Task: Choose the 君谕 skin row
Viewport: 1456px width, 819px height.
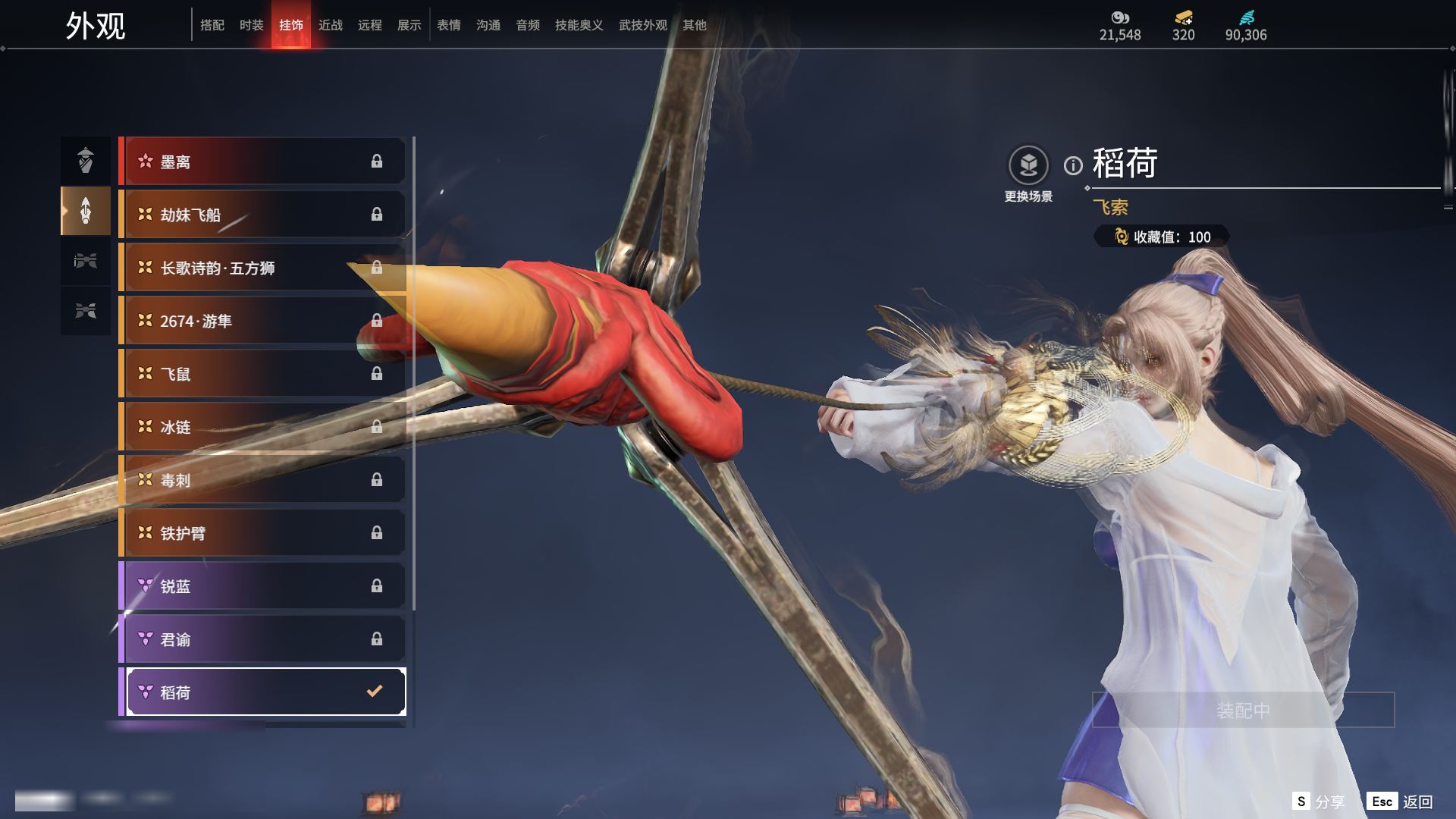Action: (x=262, y=639)
